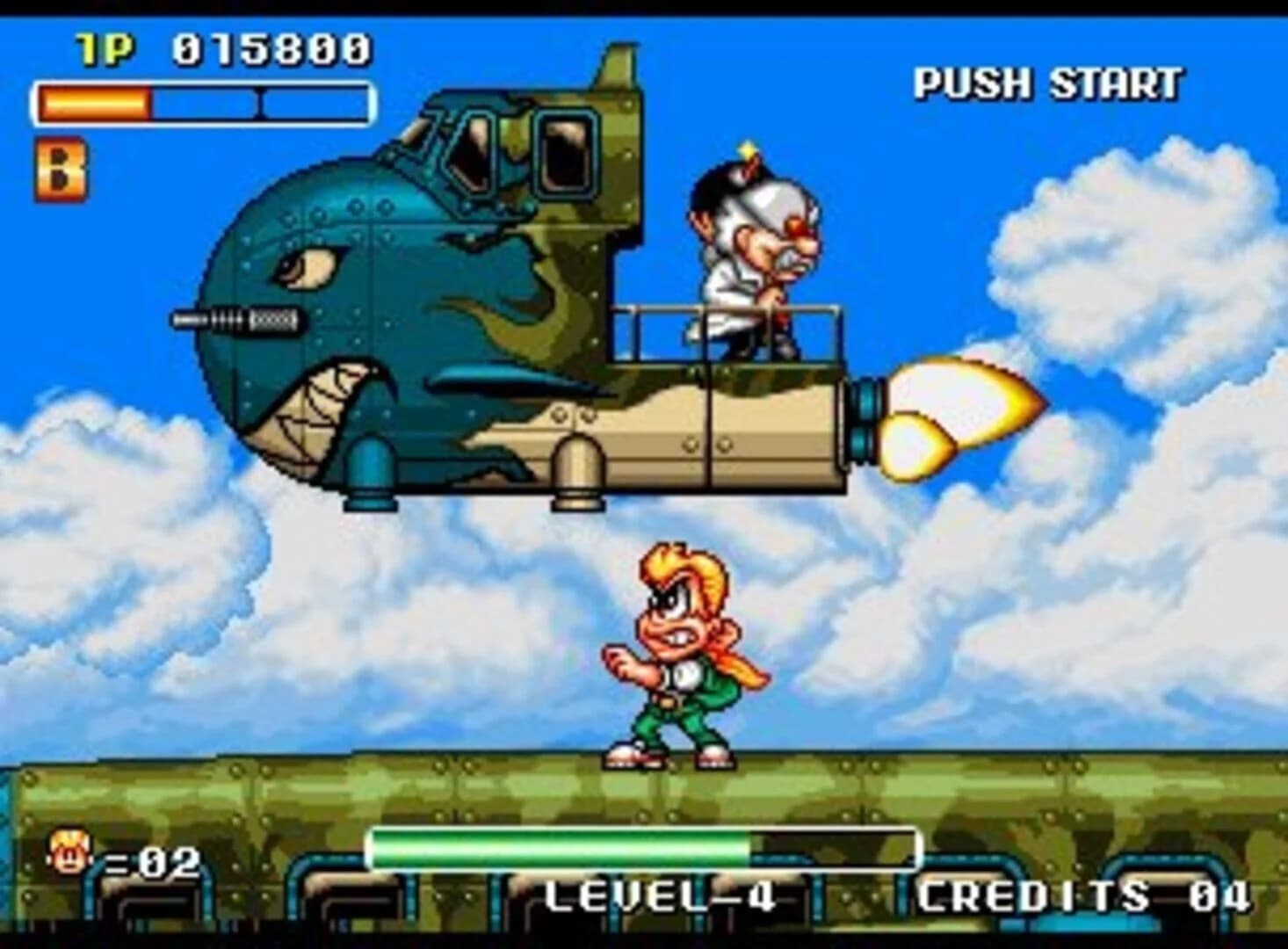Click the orange player health bar

point(92,103)
